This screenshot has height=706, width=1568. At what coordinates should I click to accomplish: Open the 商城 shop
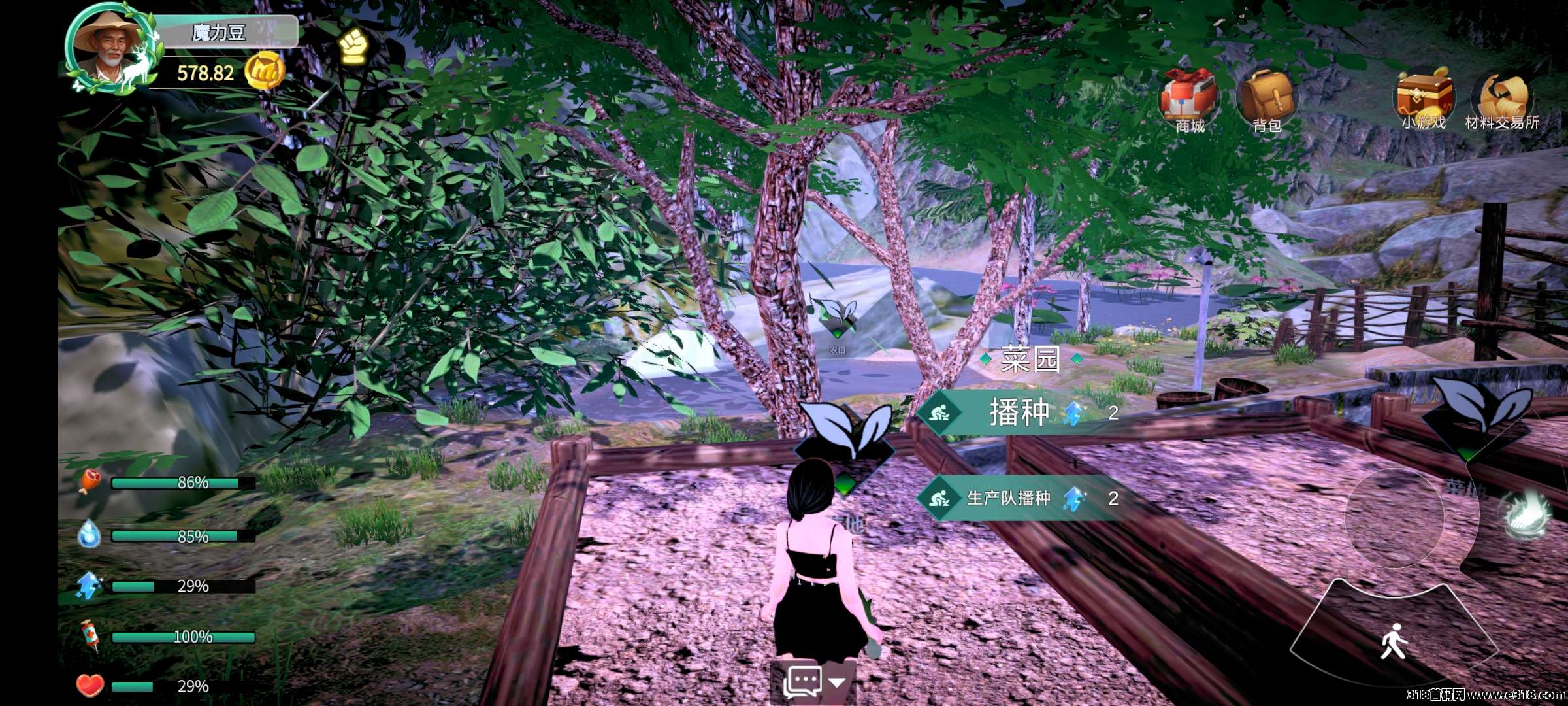point(1188,100)
